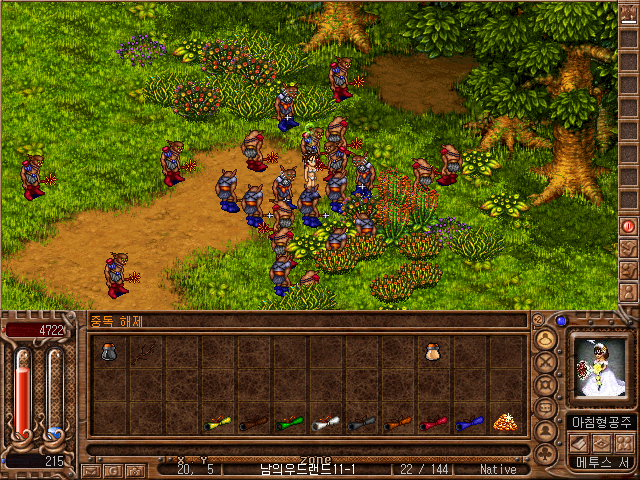Screen dimensions: 640x480
Task: Select the gray pouch in the inventory
Action: coord(111,351)
